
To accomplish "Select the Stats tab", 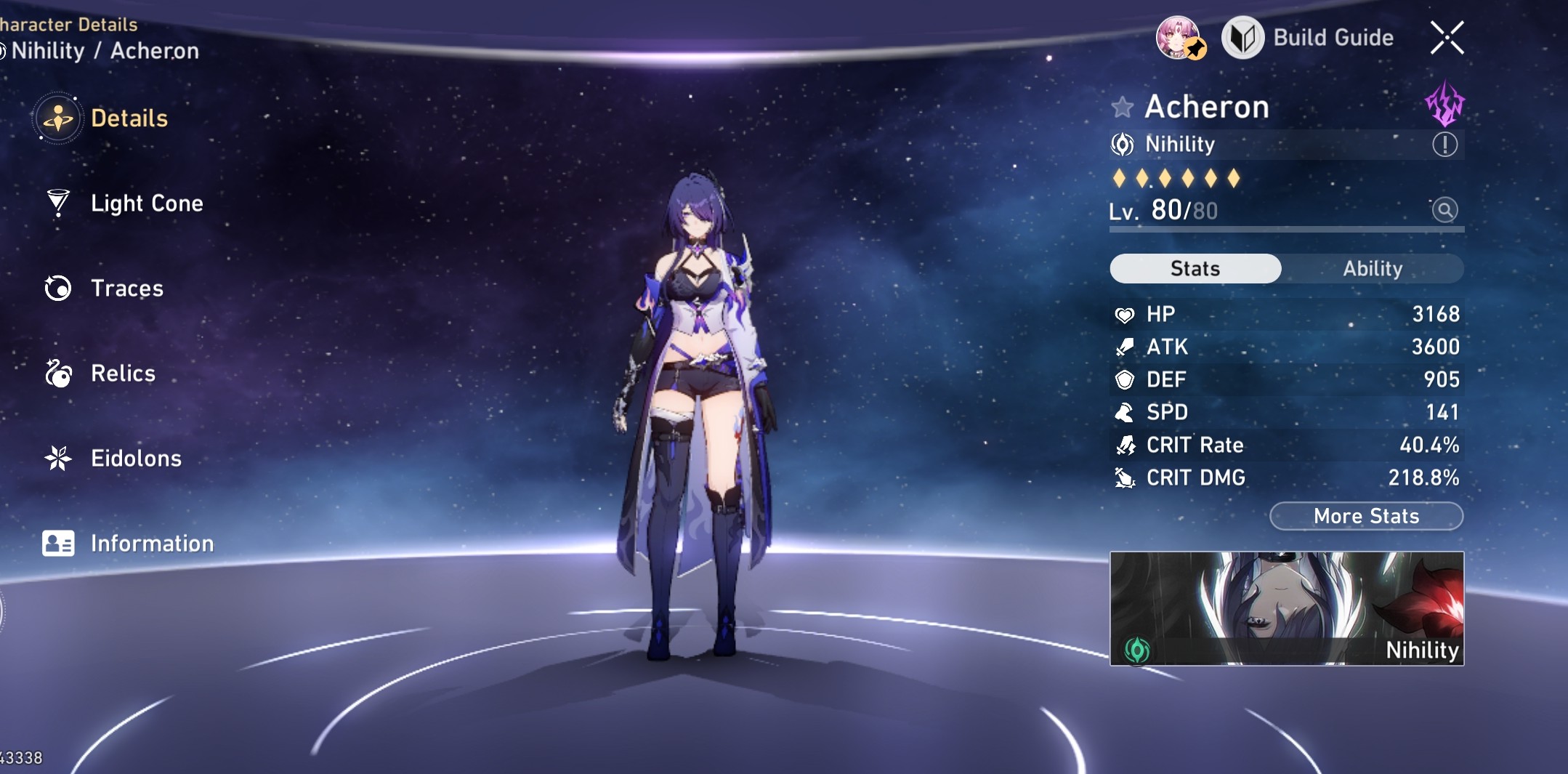I will point(1195,269).
